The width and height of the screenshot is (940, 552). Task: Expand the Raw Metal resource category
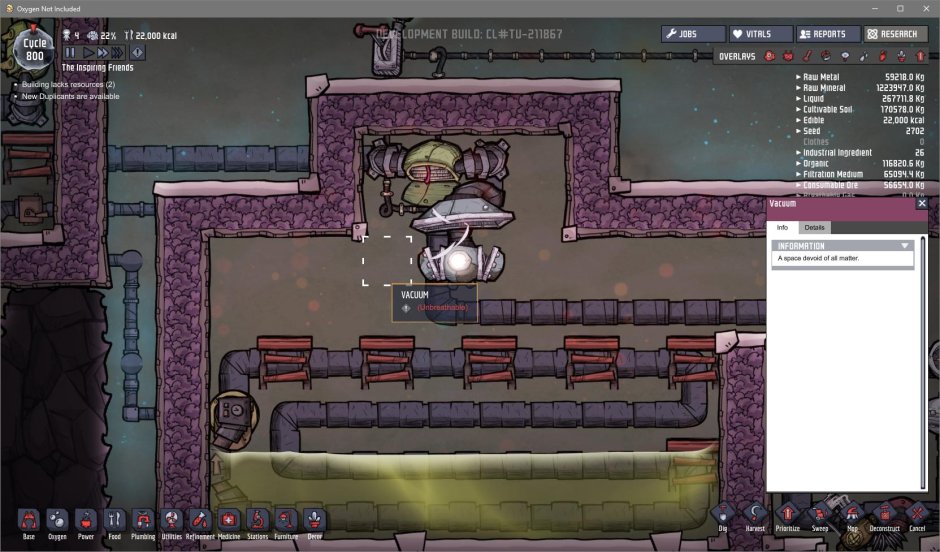click(798, 76)
